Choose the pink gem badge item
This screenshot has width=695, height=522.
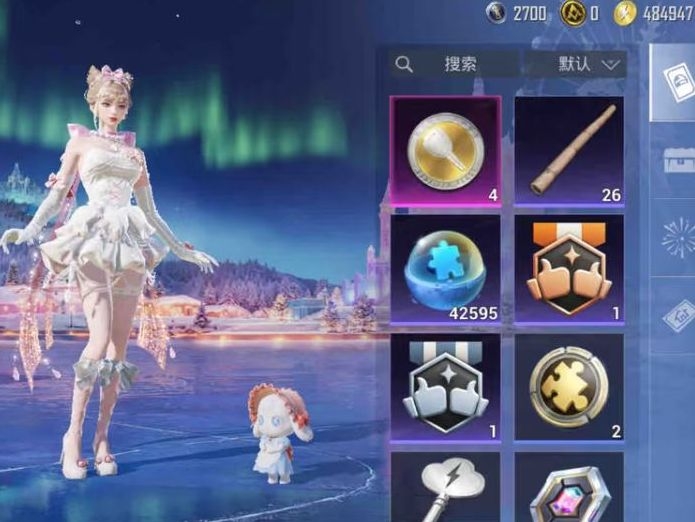tap(569, 490)
